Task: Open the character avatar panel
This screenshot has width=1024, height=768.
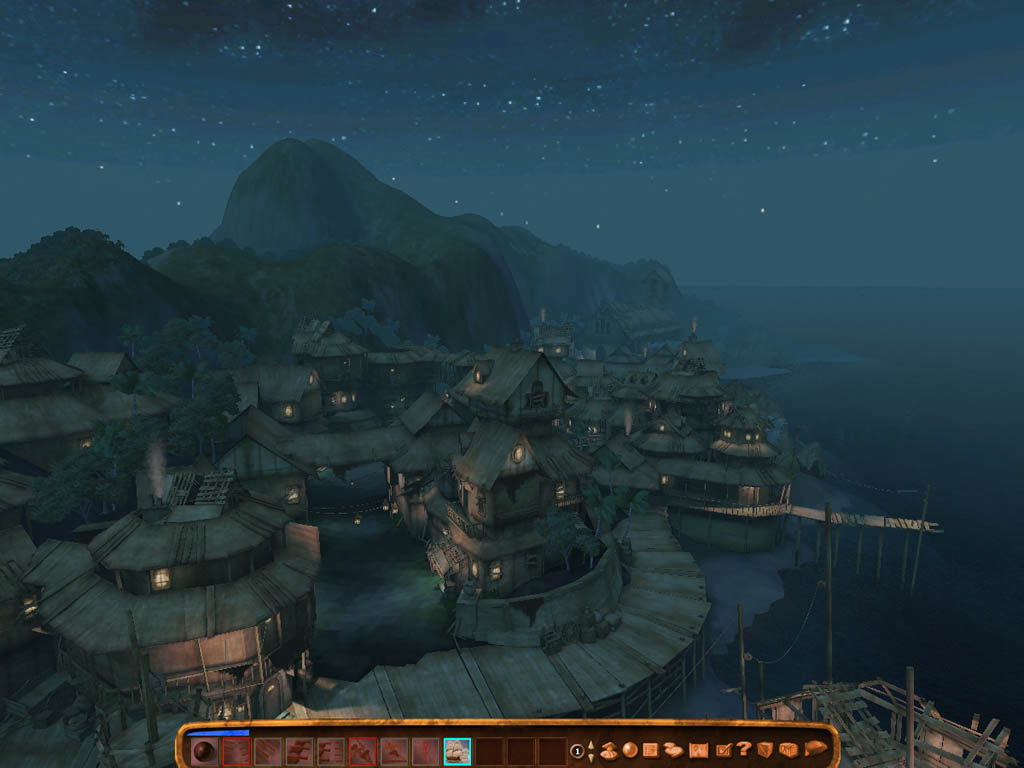Action: pyautogui.click(x=608, y=749)
